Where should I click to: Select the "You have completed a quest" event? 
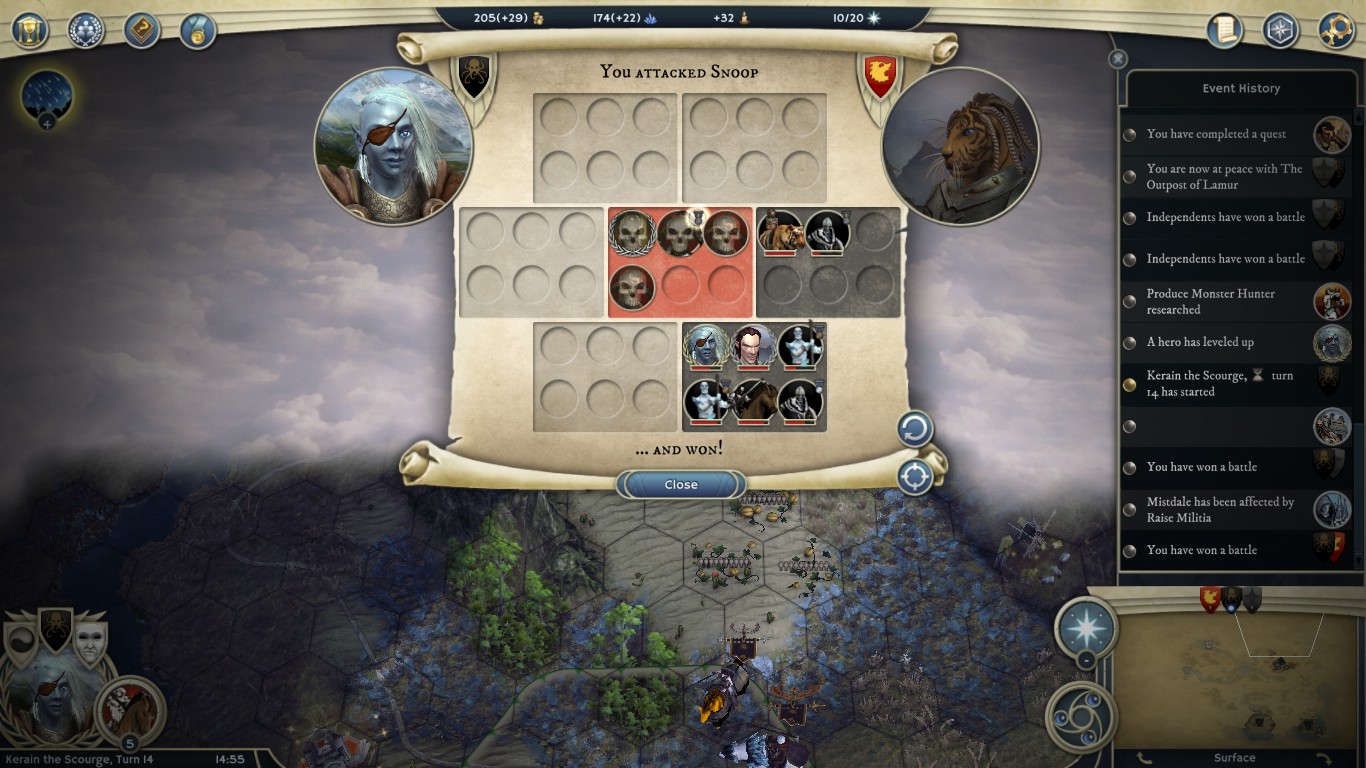tap(1216, 134)
